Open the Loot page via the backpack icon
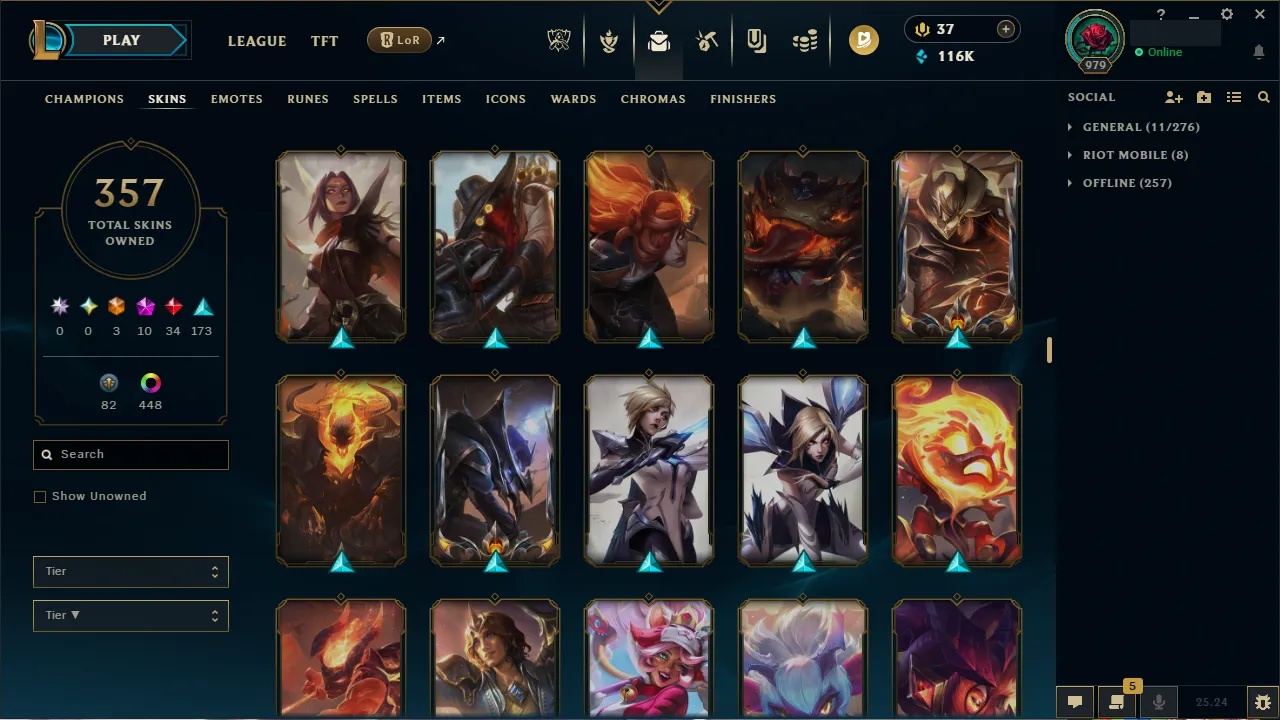 (x=657, y=40)
